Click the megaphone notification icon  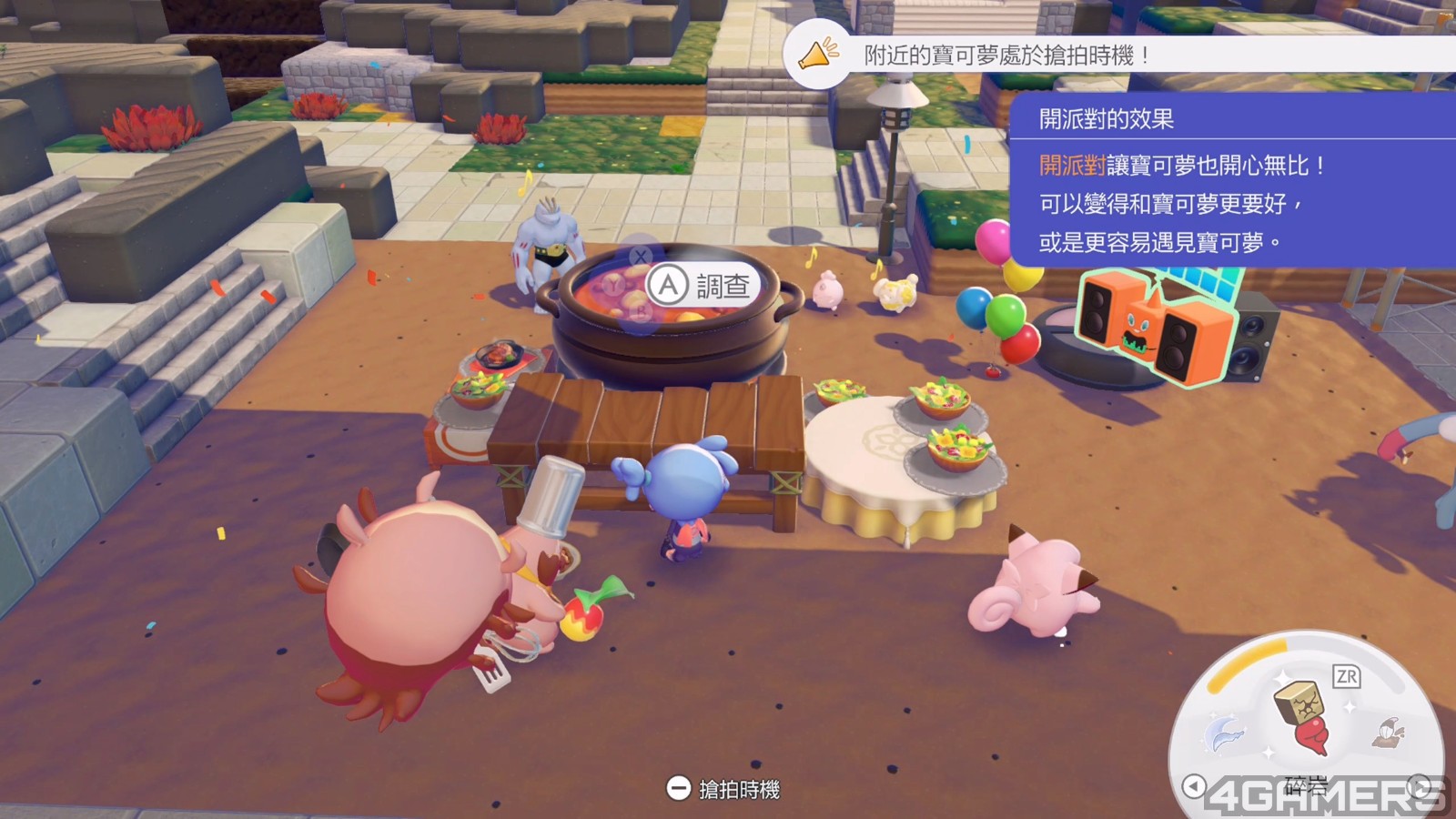(817, 55)
